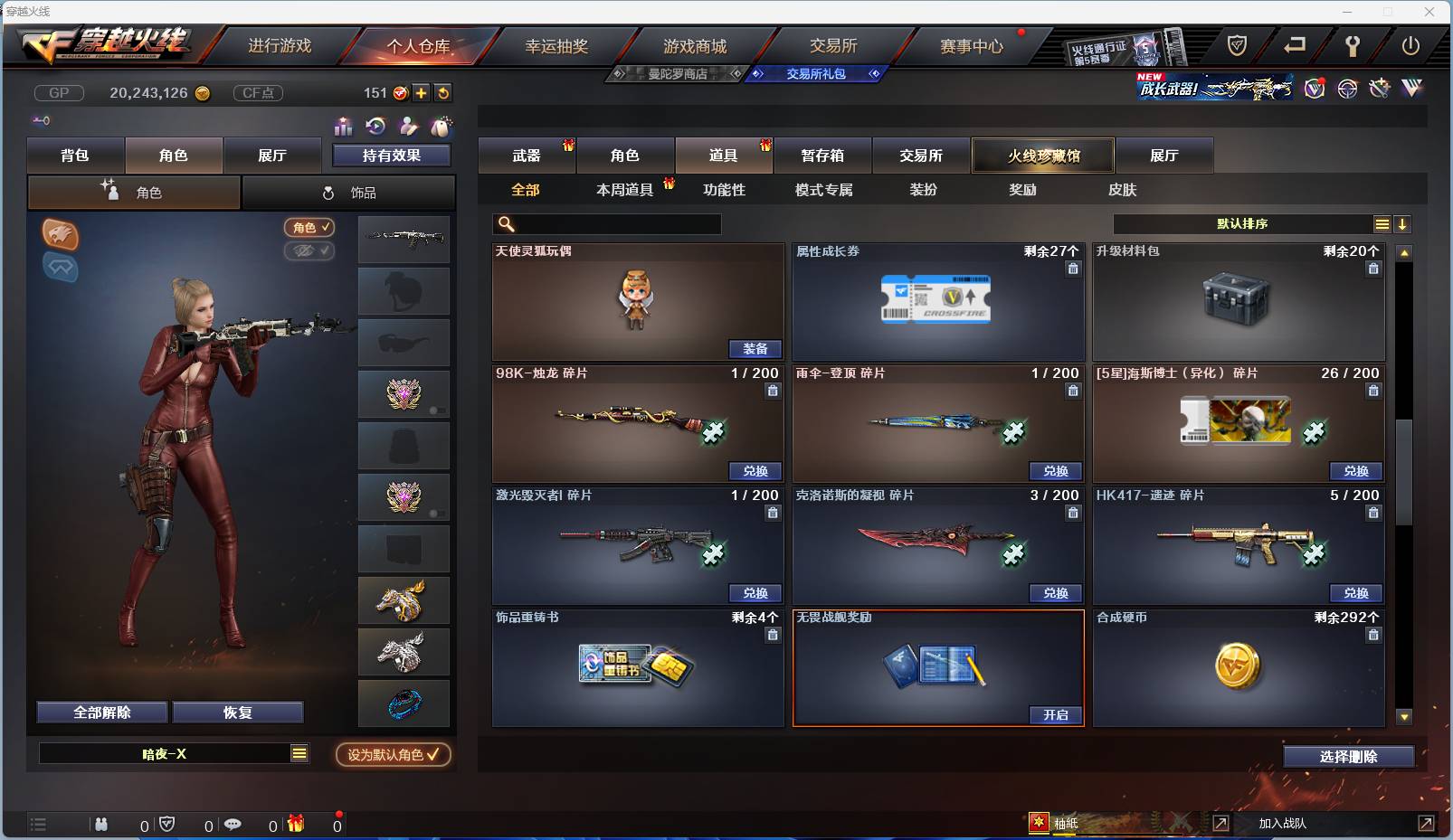Toggle the 角色 display switch near the character

(309, 227)
